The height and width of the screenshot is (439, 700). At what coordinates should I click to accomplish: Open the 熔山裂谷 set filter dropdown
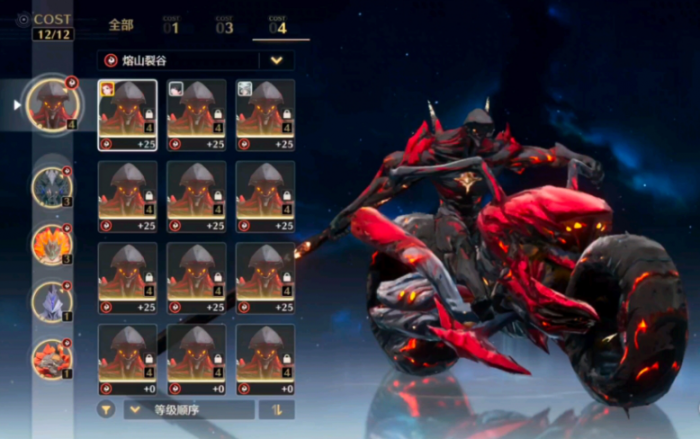tap(276, 60)
